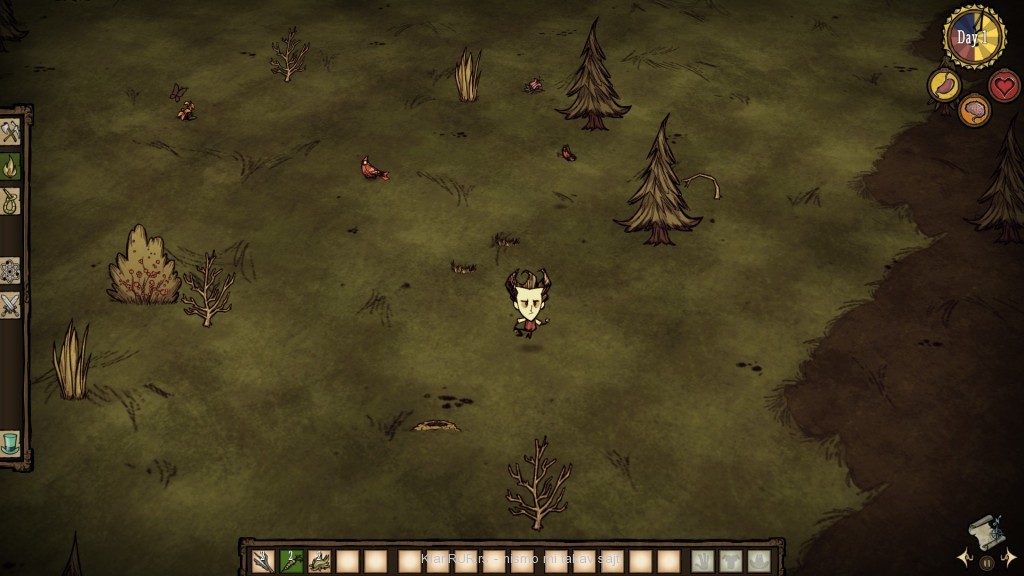Click the hand equipment slot
Screen dimensions: 1024x576
pos(703,561)
